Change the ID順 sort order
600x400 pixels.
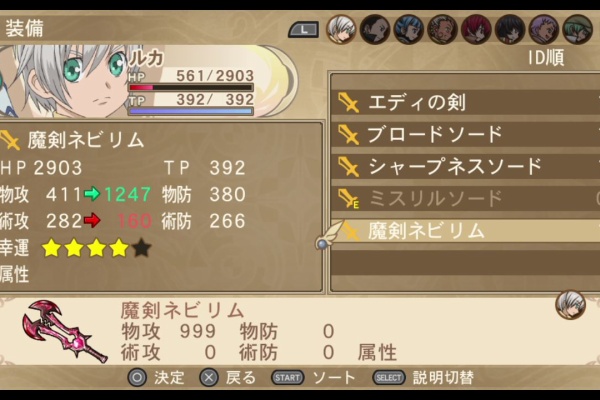coord(545,58)
